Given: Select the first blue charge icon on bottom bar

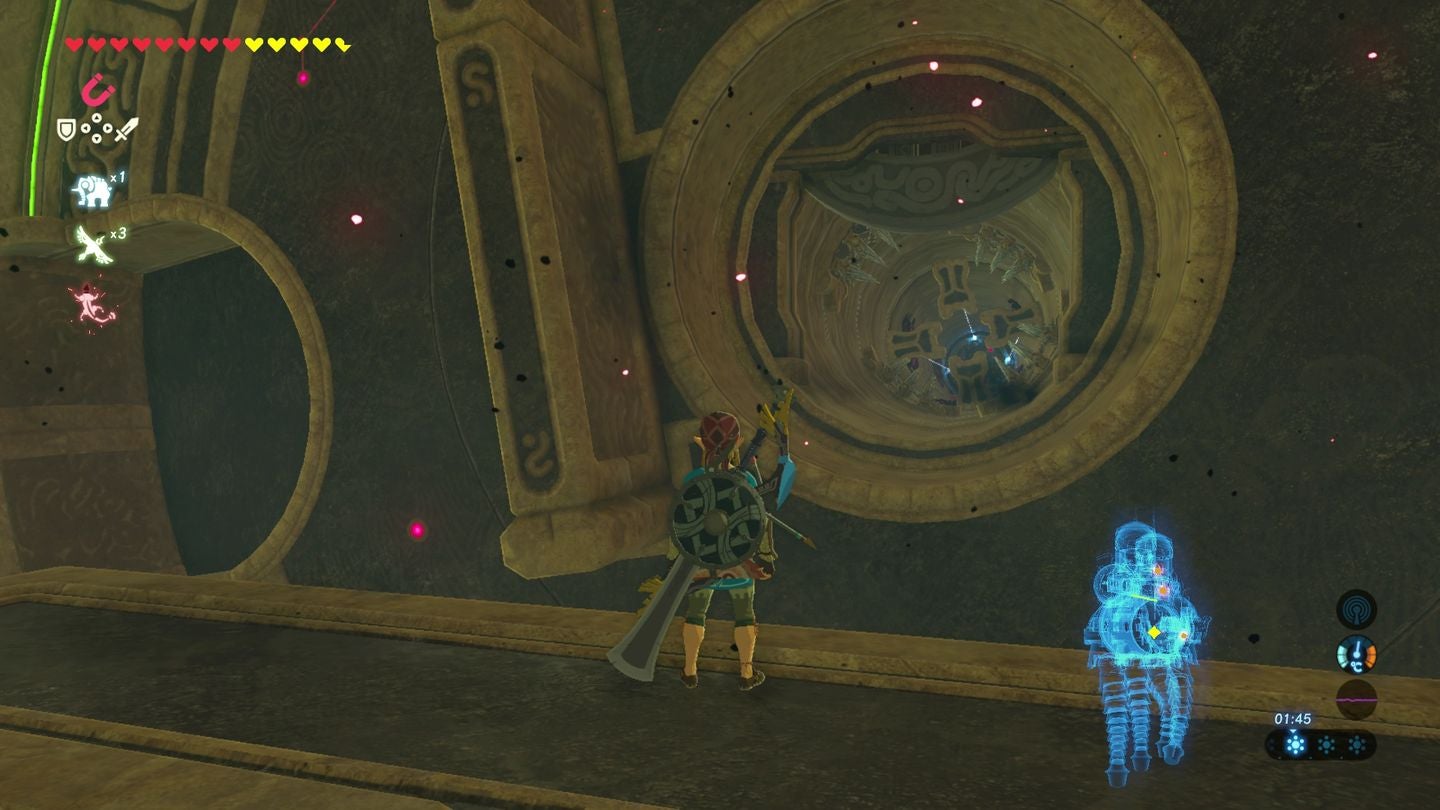Looking at the screenshot, I should 1296,743.
